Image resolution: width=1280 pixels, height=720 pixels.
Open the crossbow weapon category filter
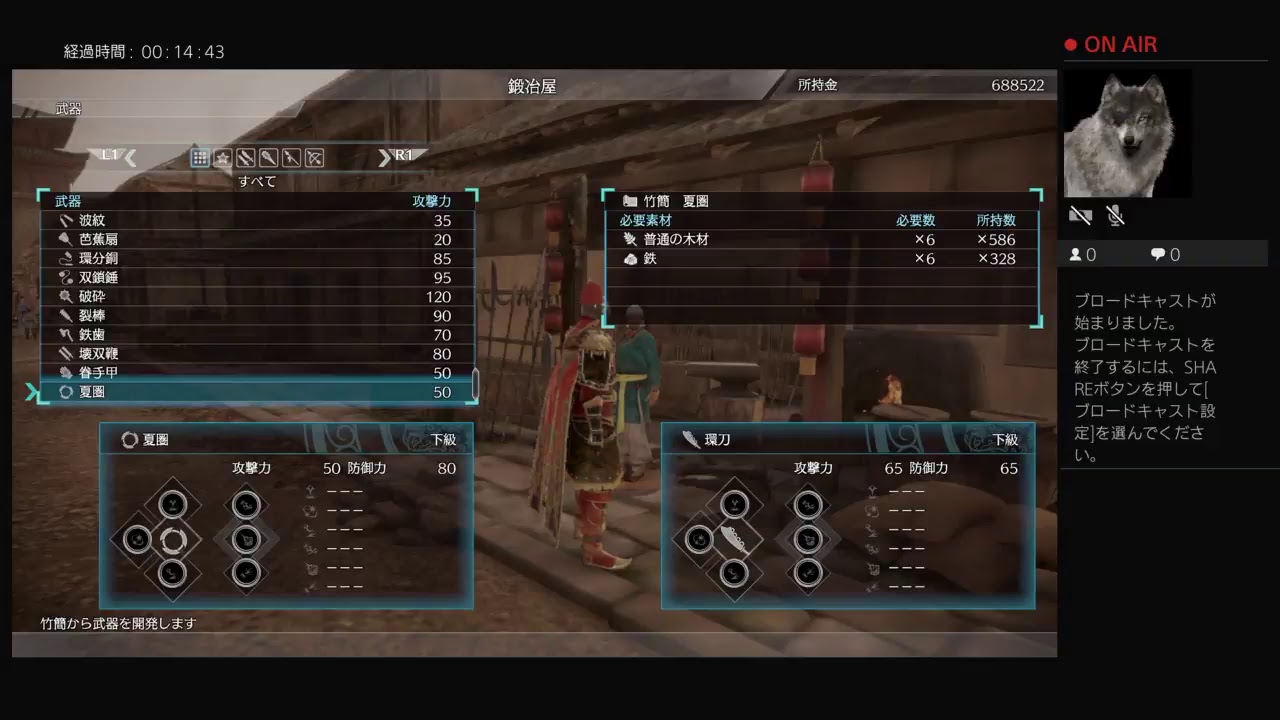(313, 158)
